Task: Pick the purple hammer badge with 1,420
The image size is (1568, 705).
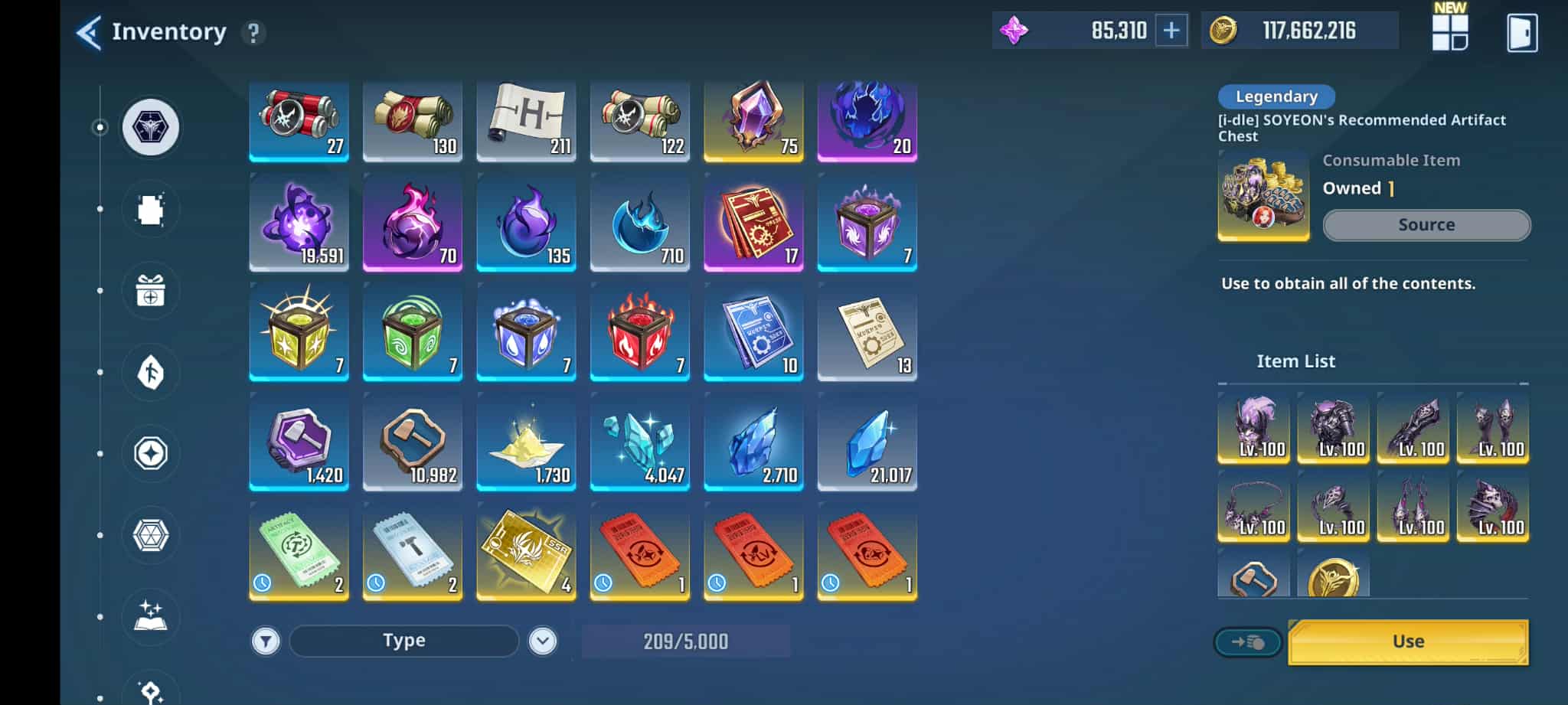Action: point(299,442)
